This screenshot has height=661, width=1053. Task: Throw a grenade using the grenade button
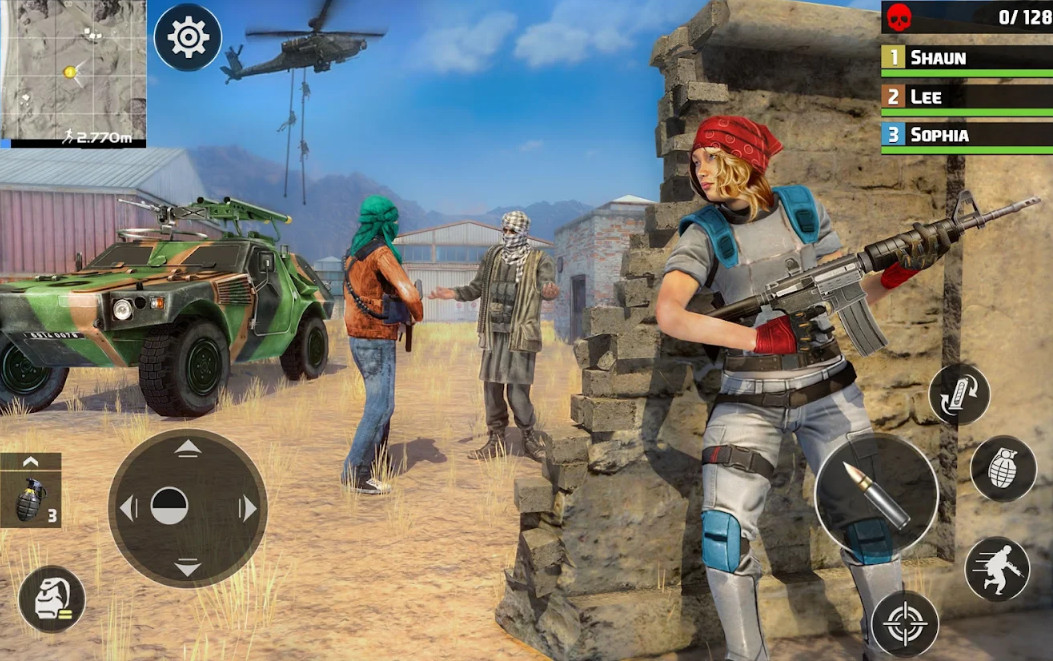(1003, 469)
